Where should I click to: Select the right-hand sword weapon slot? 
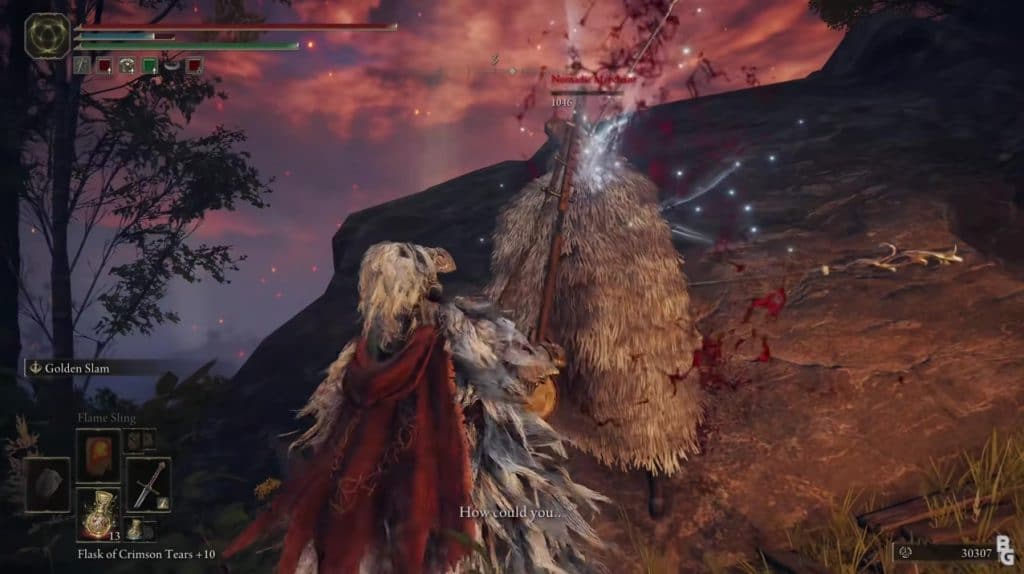148,484
